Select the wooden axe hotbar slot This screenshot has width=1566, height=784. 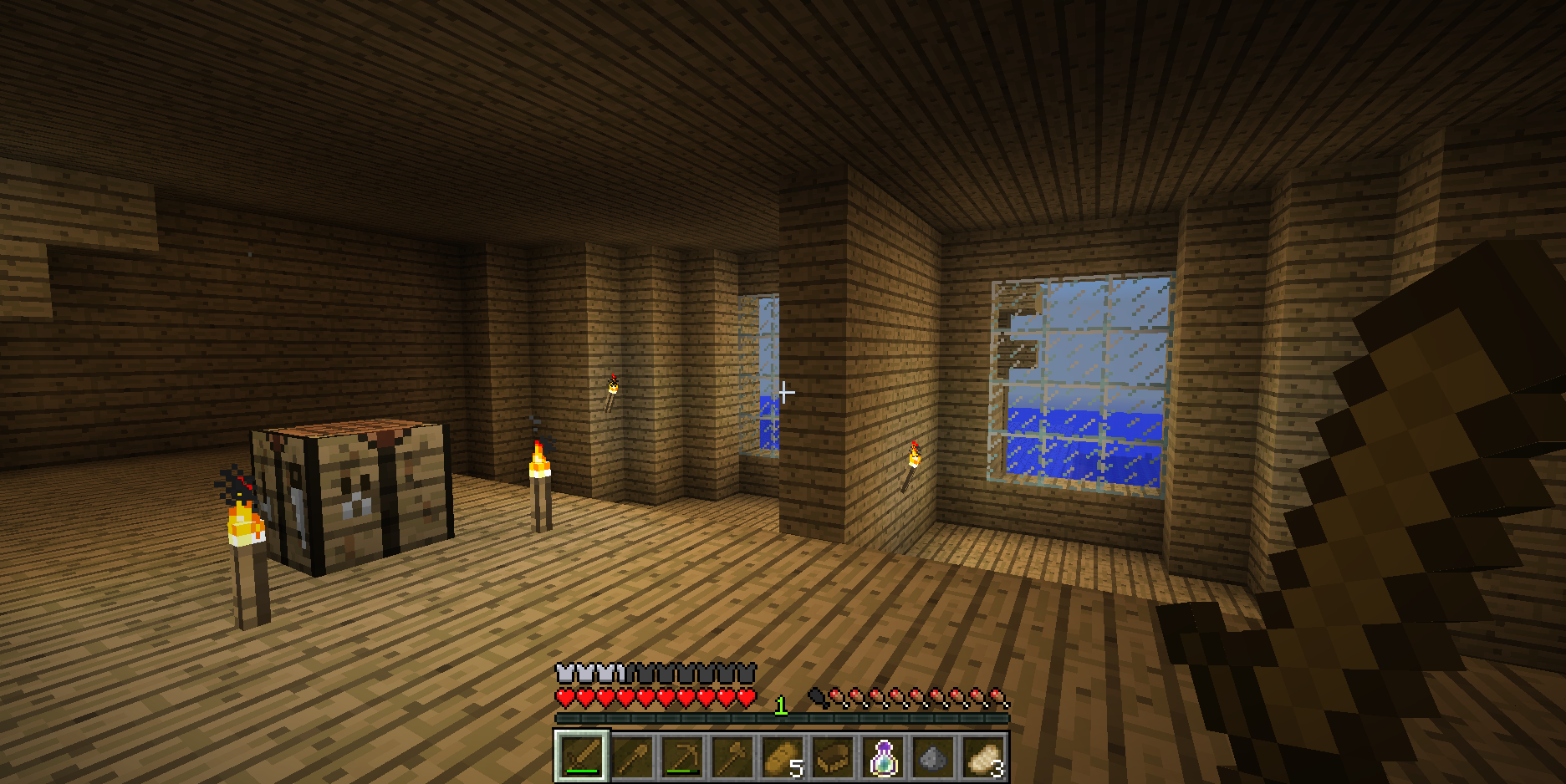click(732, 757)
